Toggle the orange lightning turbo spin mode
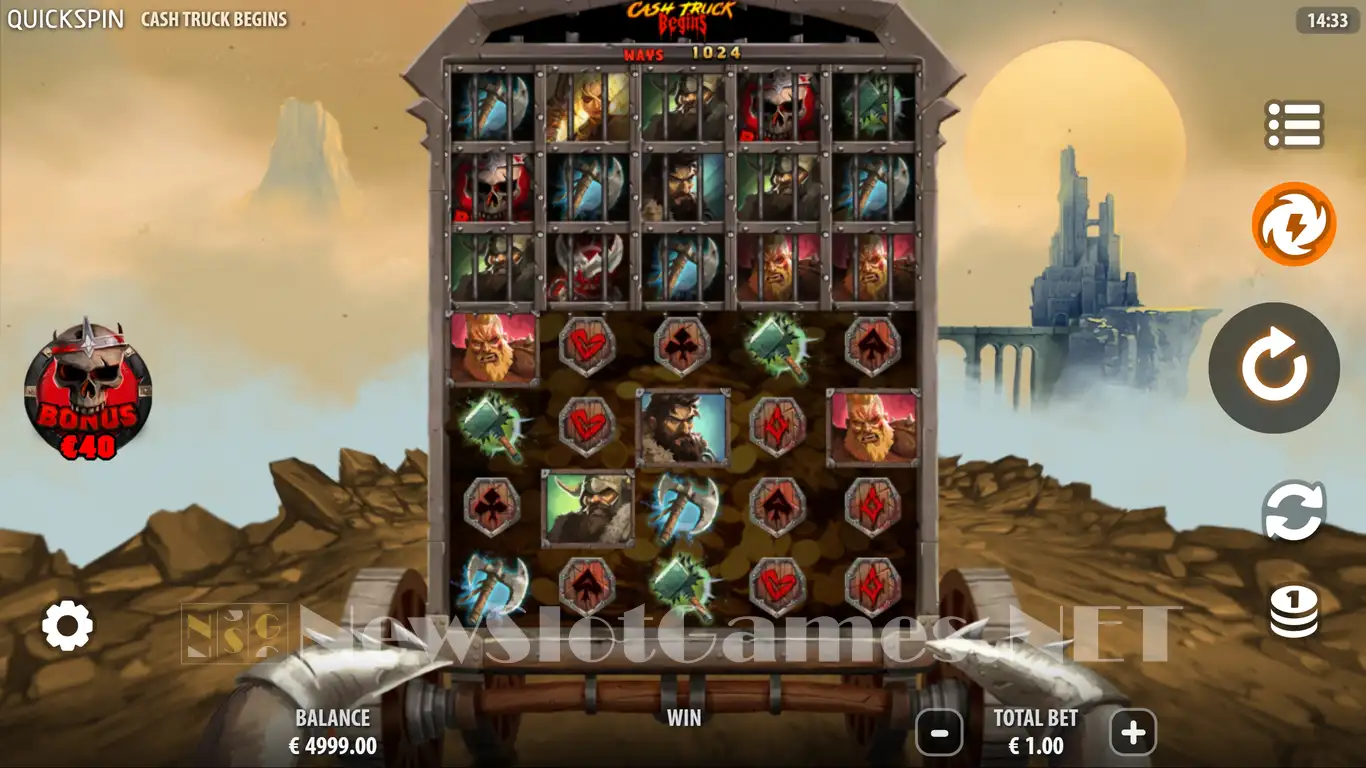 pos(1294,224)
